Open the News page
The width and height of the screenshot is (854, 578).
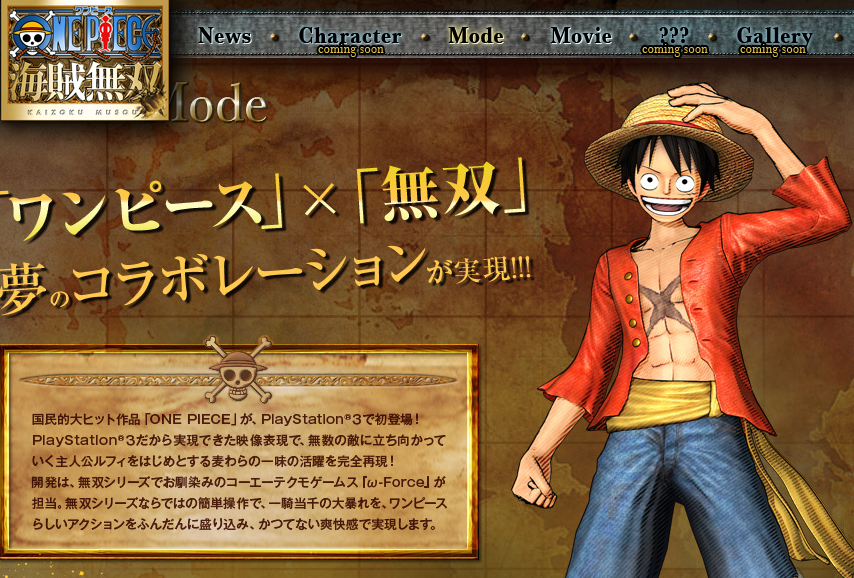pos(224,36)
